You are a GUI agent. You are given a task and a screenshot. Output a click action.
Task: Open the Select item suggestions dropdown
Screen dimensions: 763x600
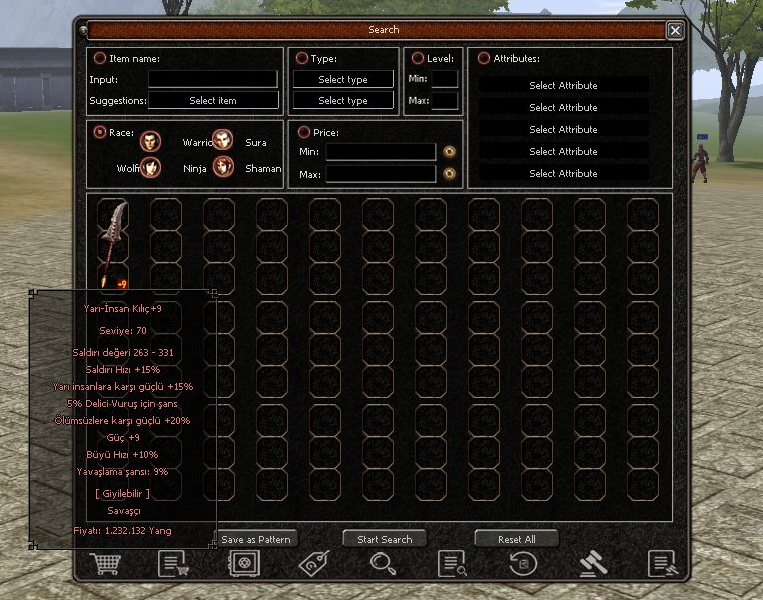click(213, 101)
